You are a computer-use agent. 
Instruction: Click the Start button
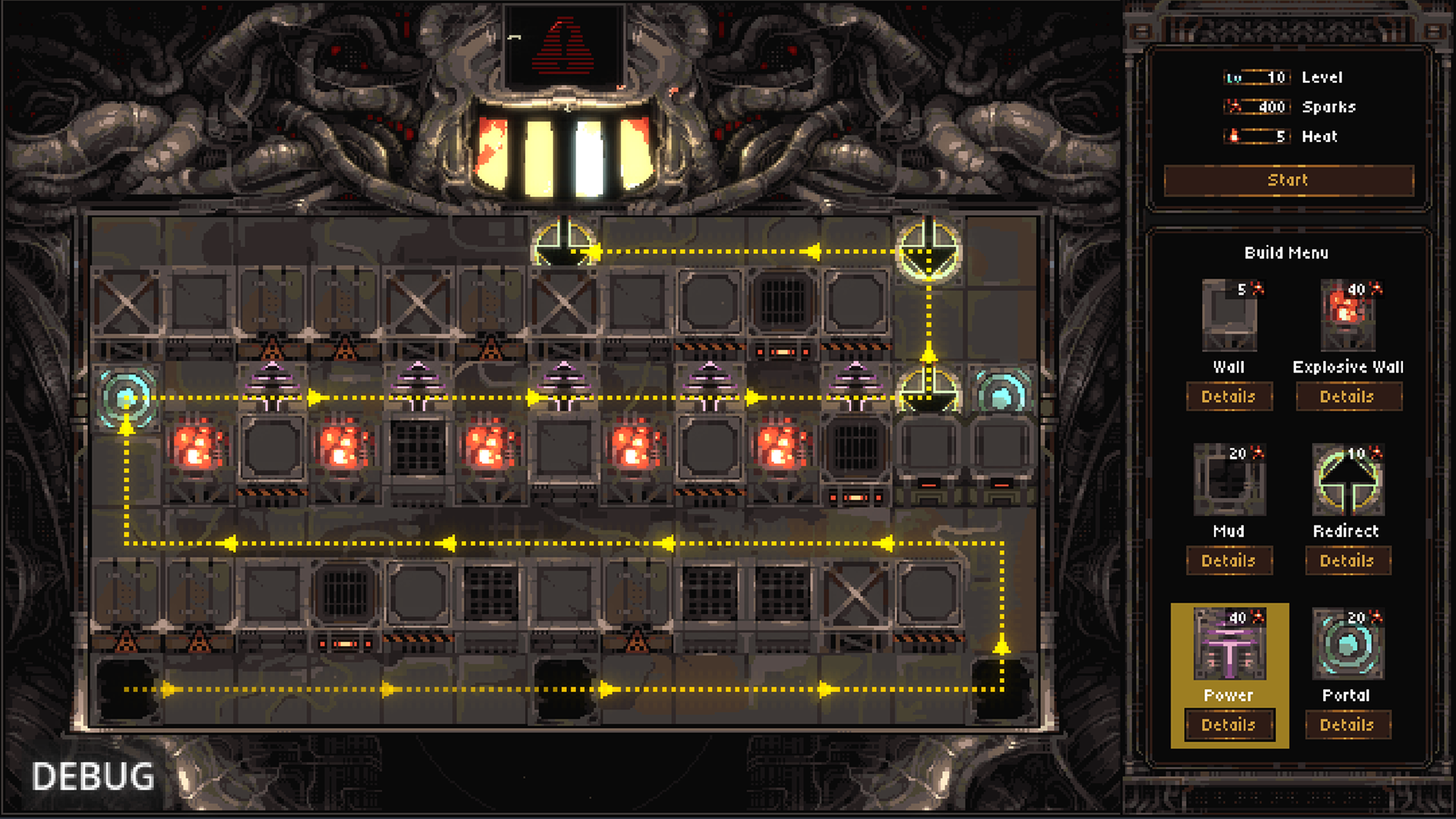[1288, 180]
